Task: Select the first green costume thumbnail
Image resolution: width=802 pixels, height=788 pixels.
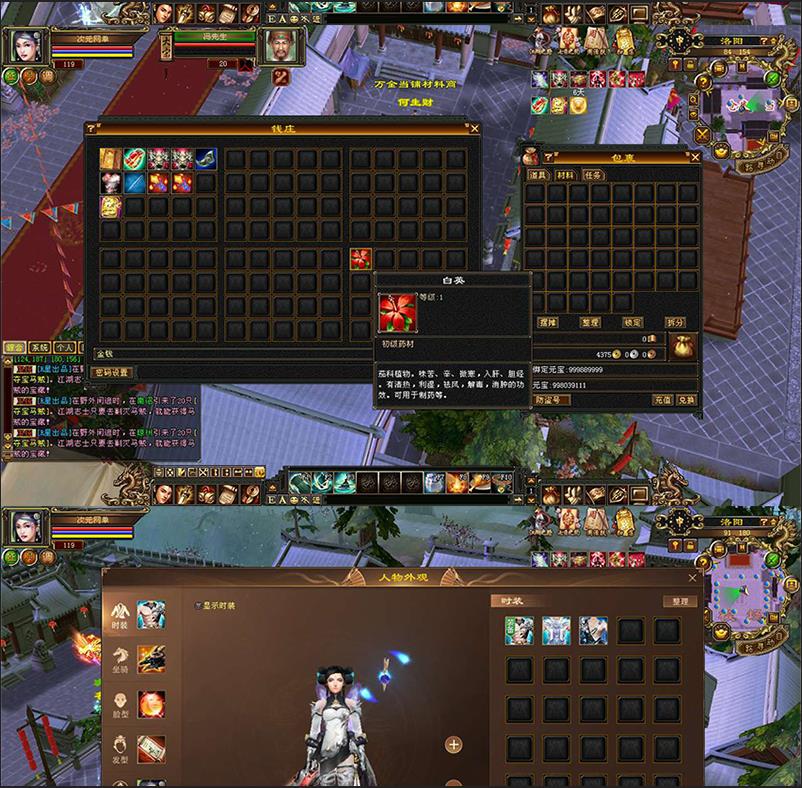Action: [x=518, y=630]
